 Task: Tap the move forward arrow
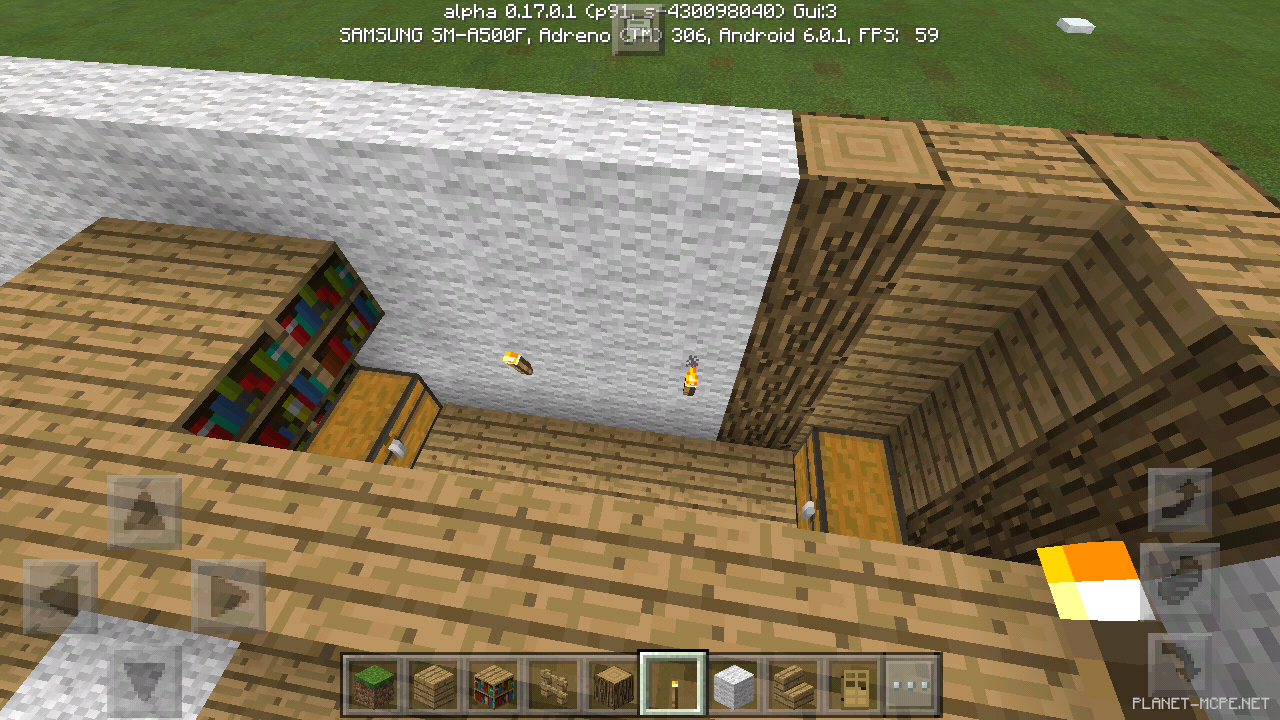[145, 512]
